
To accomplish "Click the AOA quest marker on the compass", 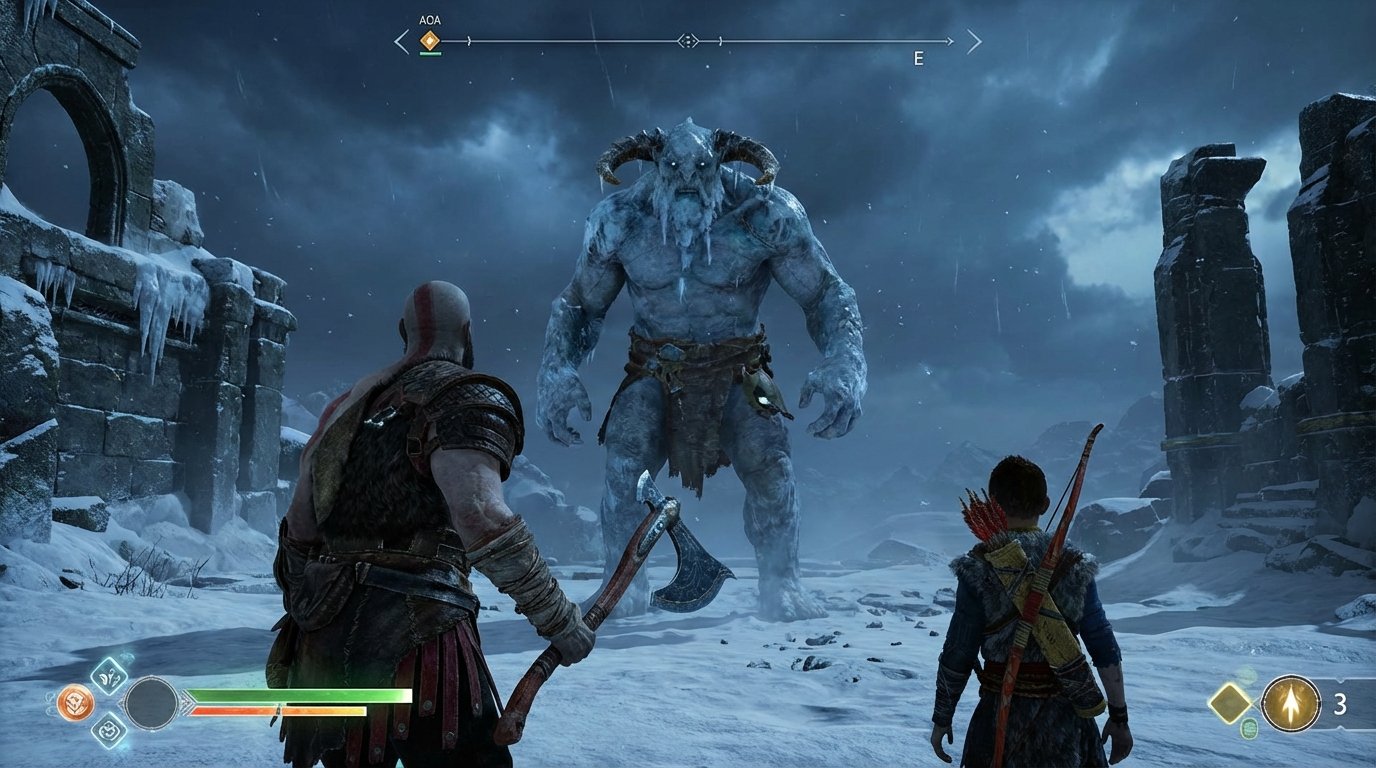I will (430, 40).
